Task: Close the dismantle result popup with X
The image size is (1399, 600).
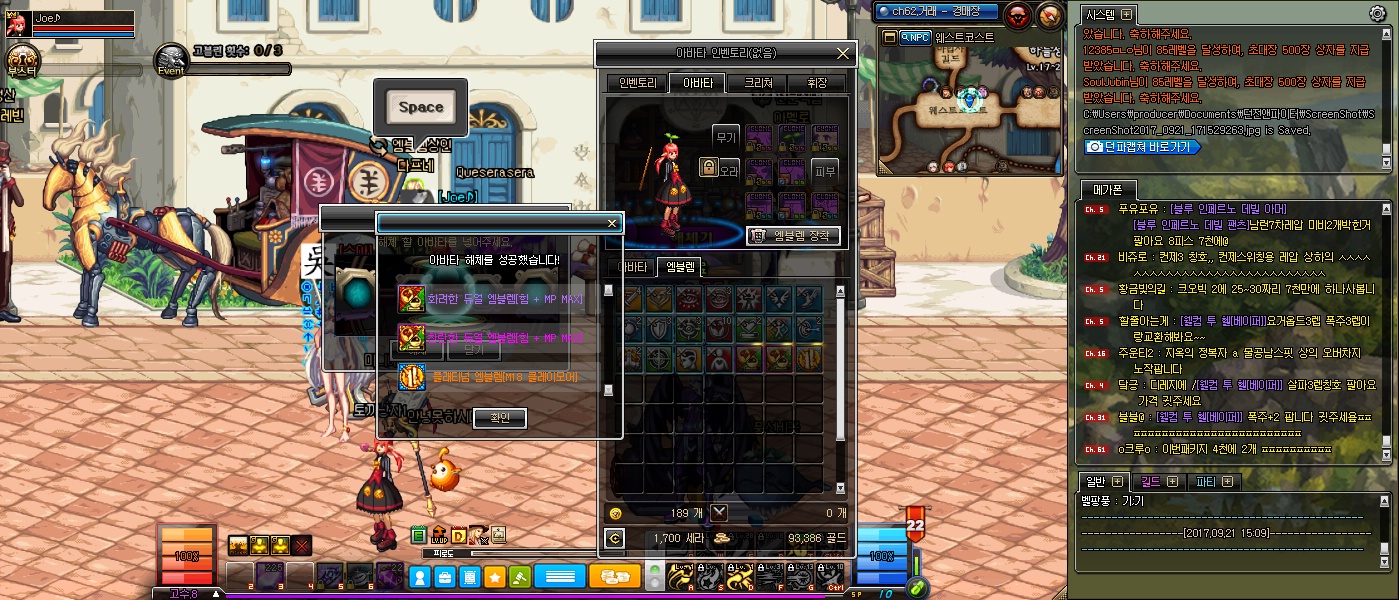Action: 612,223
